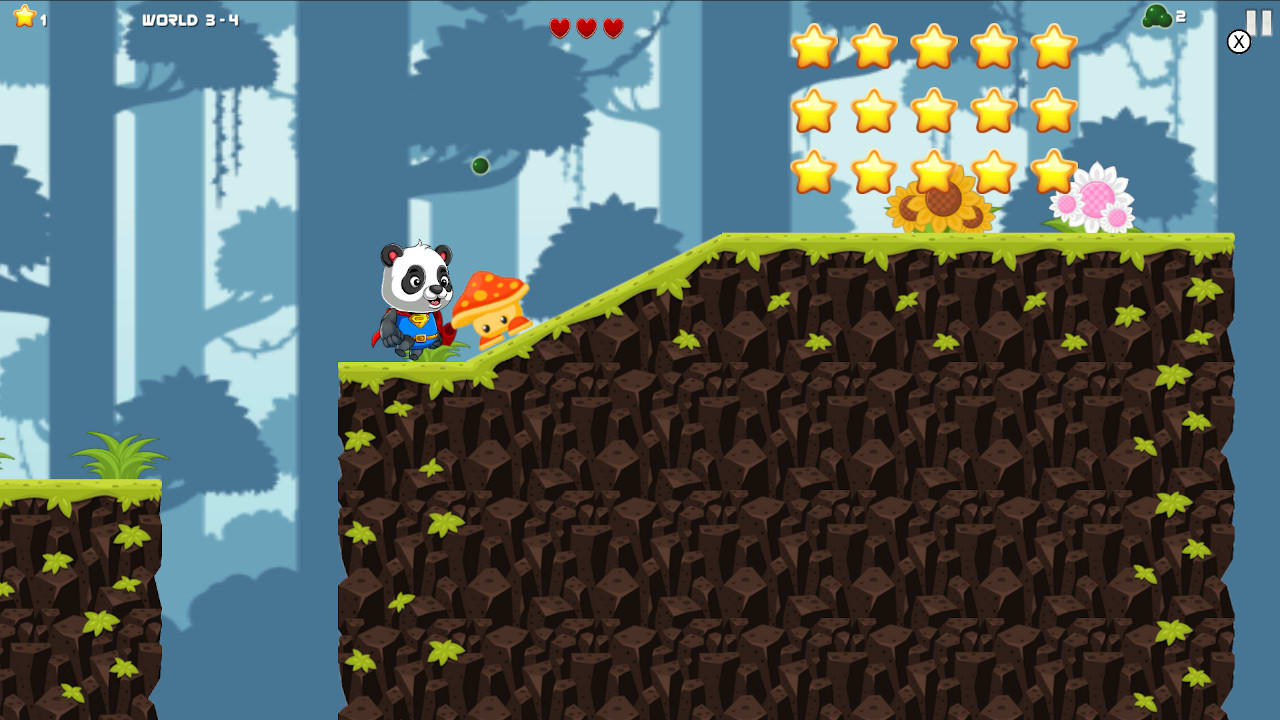Select the center star in the rating grid
Screen dimensions: 1280x720
tap(933, 113)
